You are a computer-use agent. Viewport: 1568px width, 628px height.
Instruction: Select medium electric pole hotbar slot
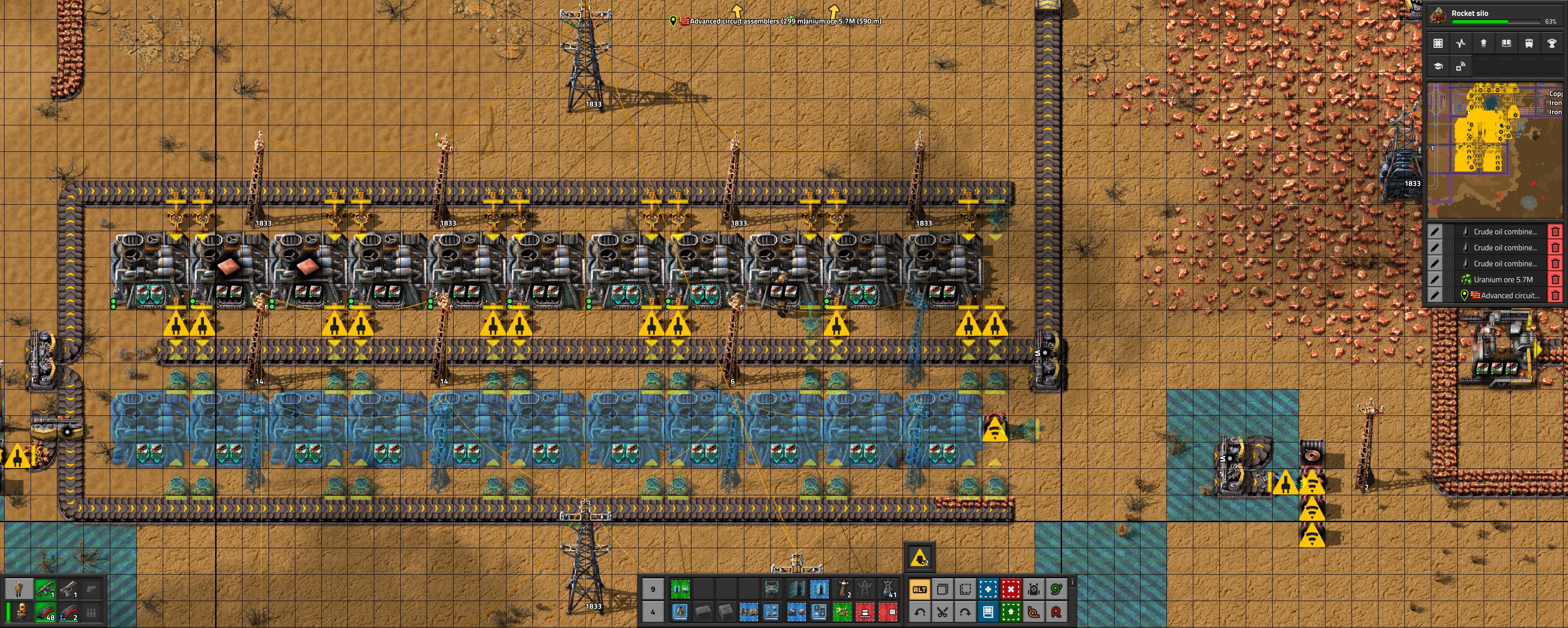842,589
